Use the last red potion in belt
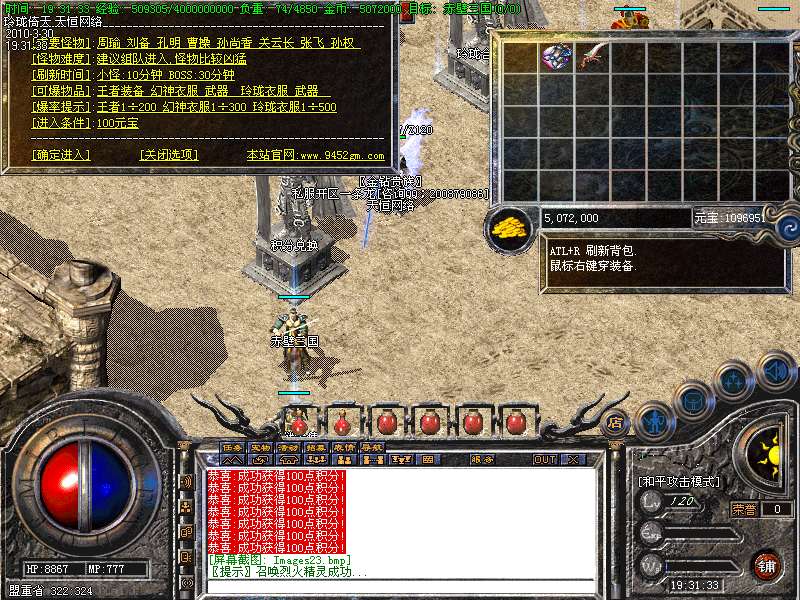Screen dimensions: 800x600 pos(517,422)
